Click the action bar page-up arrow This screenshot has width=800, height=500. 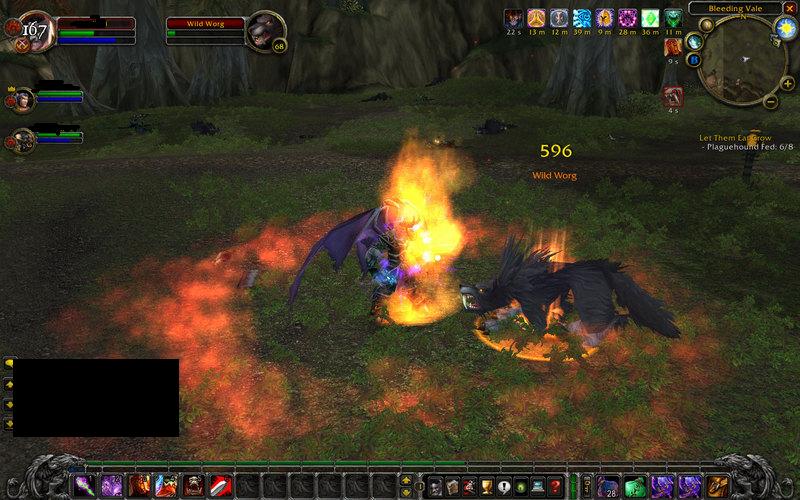point(405,480)
